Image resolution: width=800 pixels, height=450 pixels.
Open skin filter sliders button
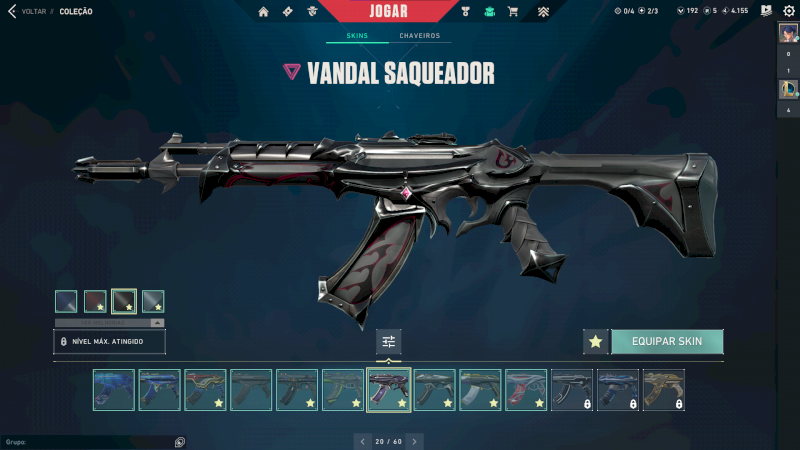[389, 342]
